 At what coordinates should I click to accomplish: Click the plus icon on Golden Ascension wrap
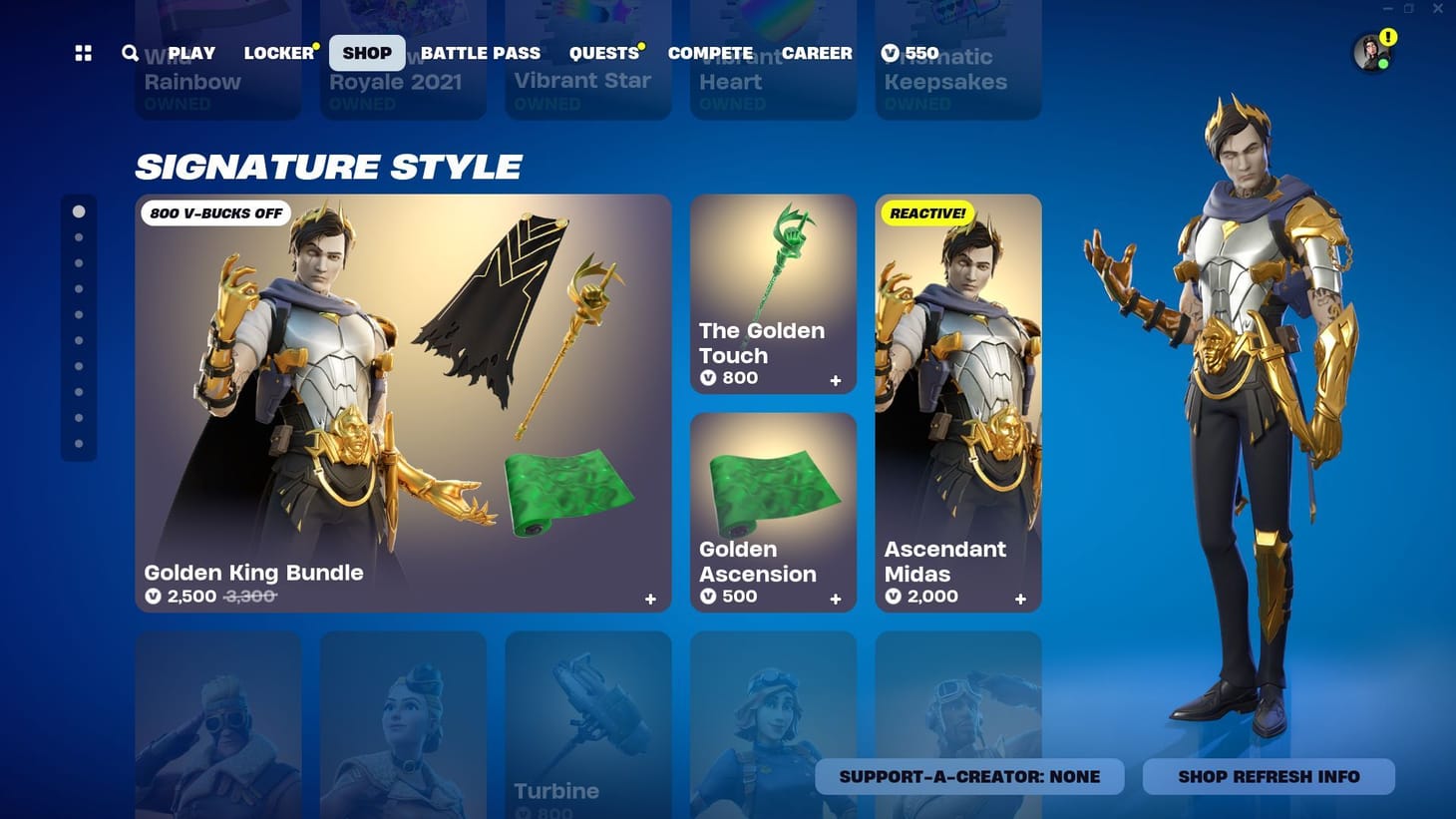(x=836, y=599)
